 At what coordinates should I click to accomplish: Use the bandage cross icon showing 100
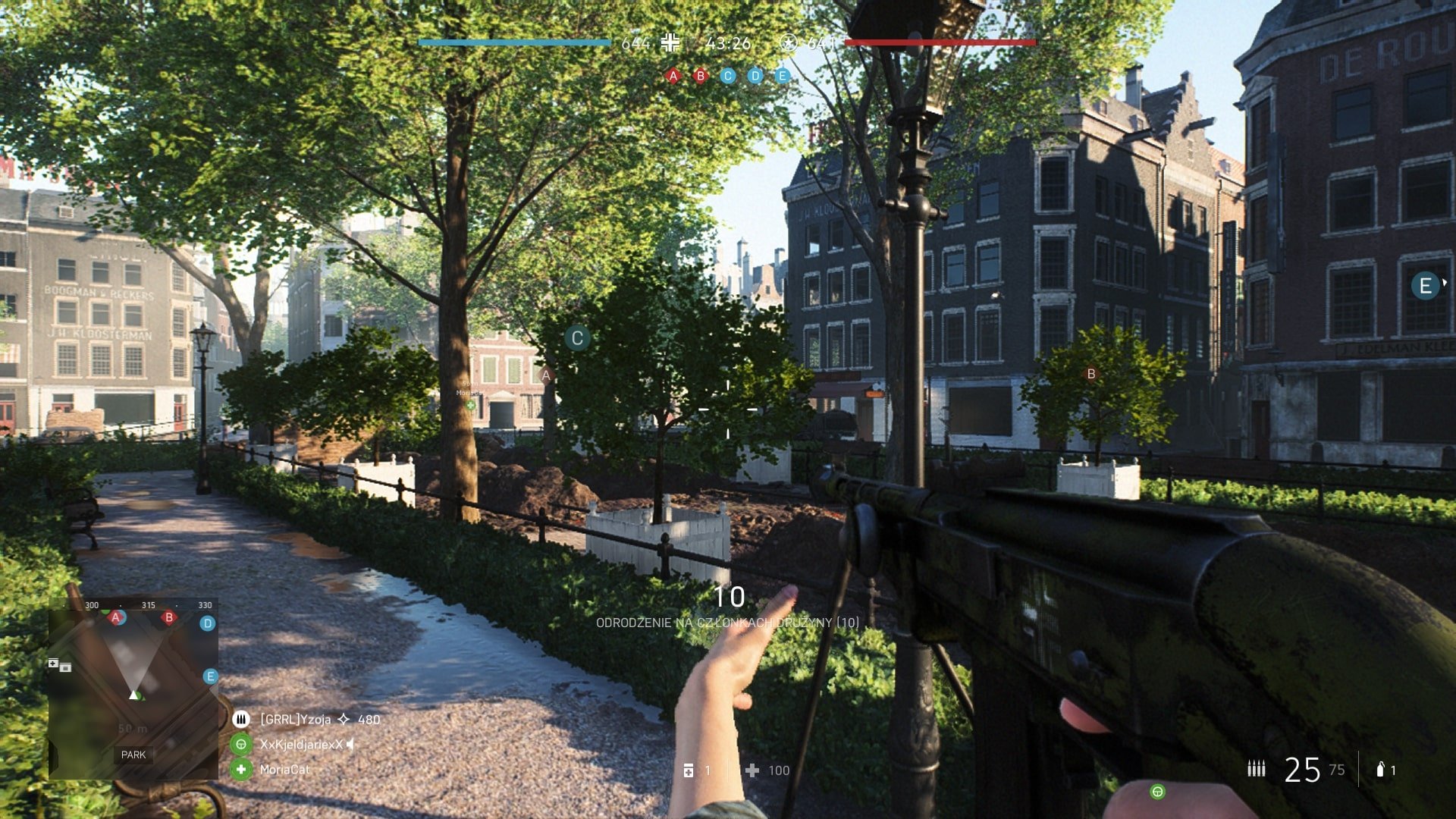coord(752,770)
